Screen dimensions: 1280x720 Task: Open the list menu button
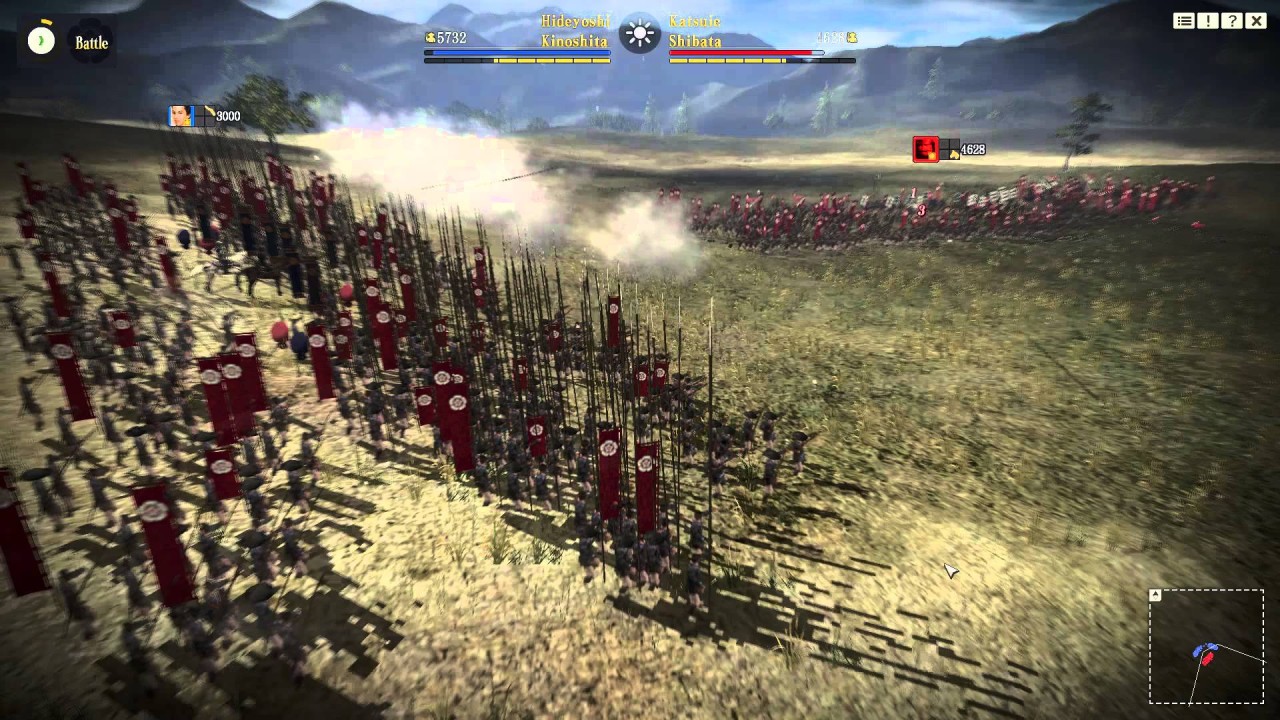[1184, 21]
